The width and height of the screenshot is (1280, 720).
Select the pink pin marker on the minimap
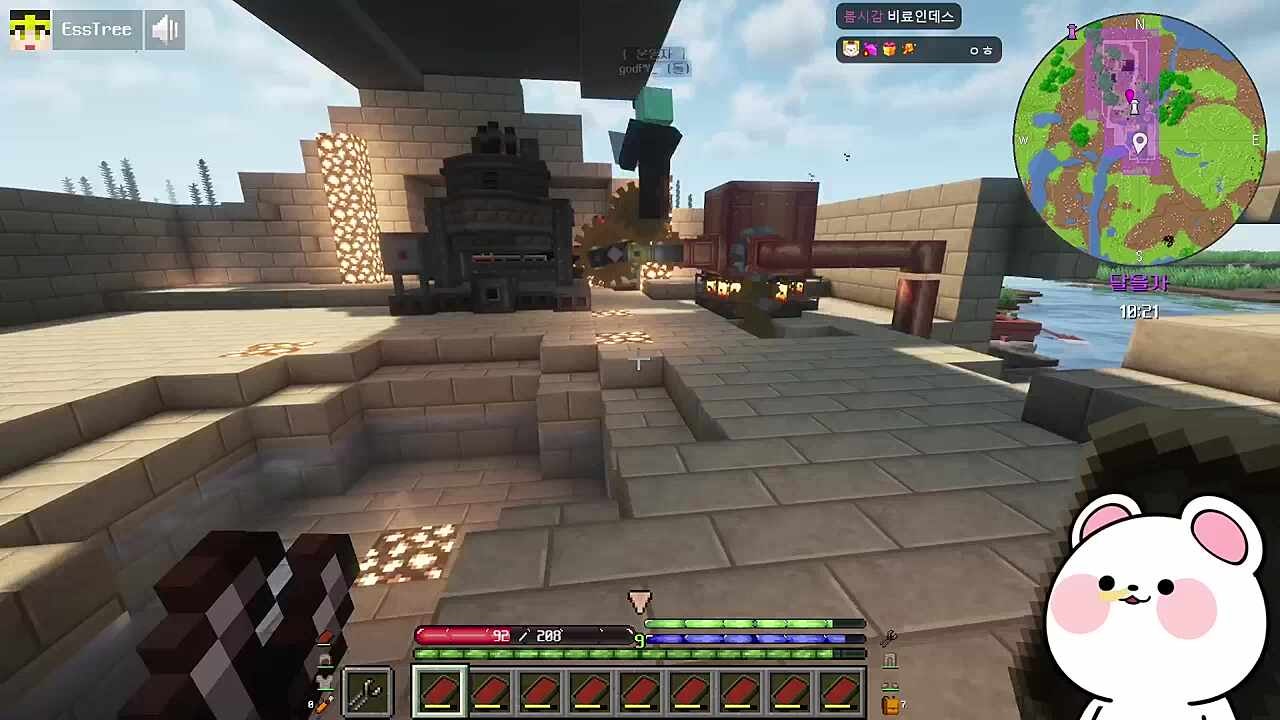click(1131, 97)
